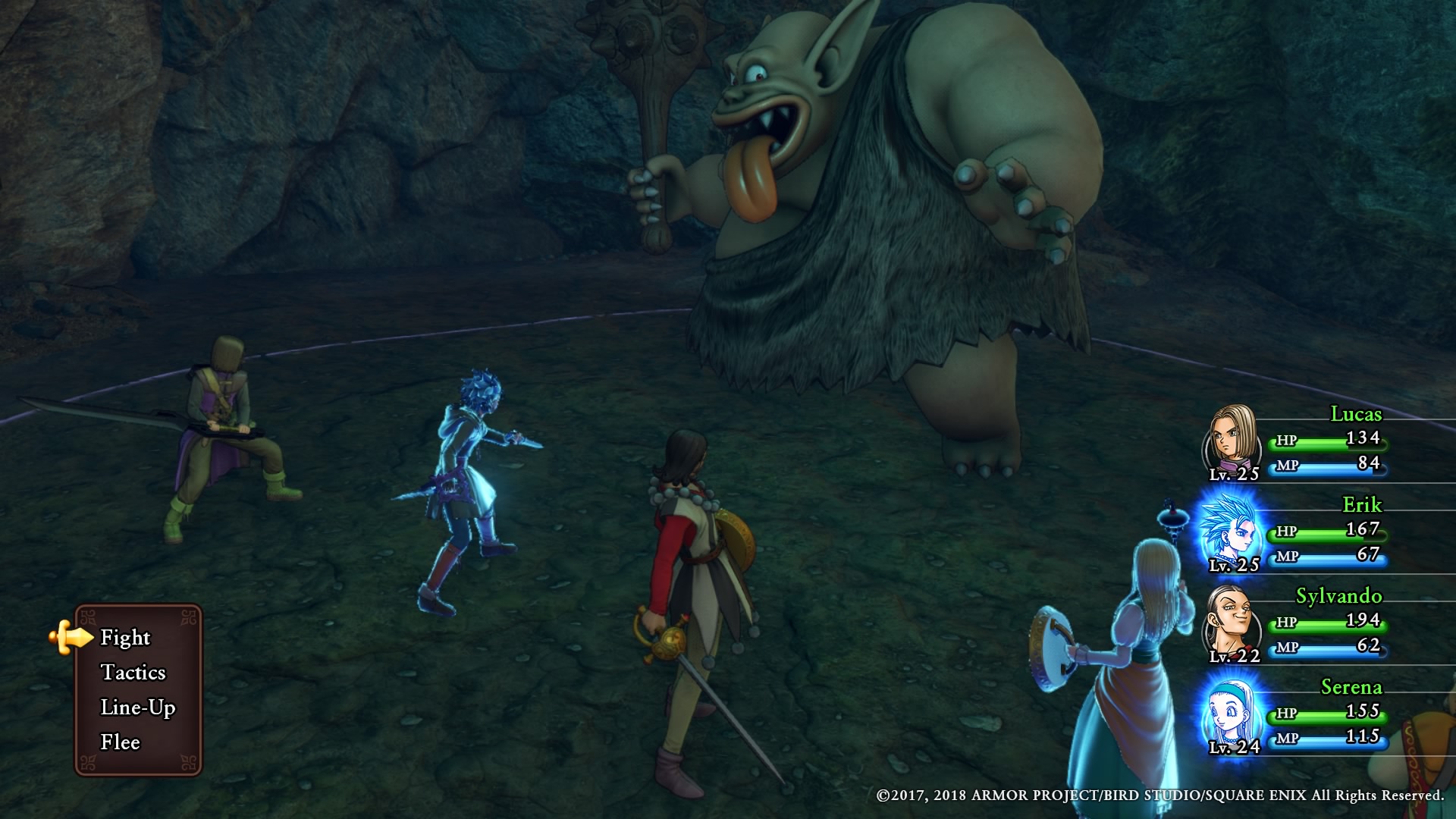Select Fight in the battle menu
1456x819 pixels.
(126, 638)
